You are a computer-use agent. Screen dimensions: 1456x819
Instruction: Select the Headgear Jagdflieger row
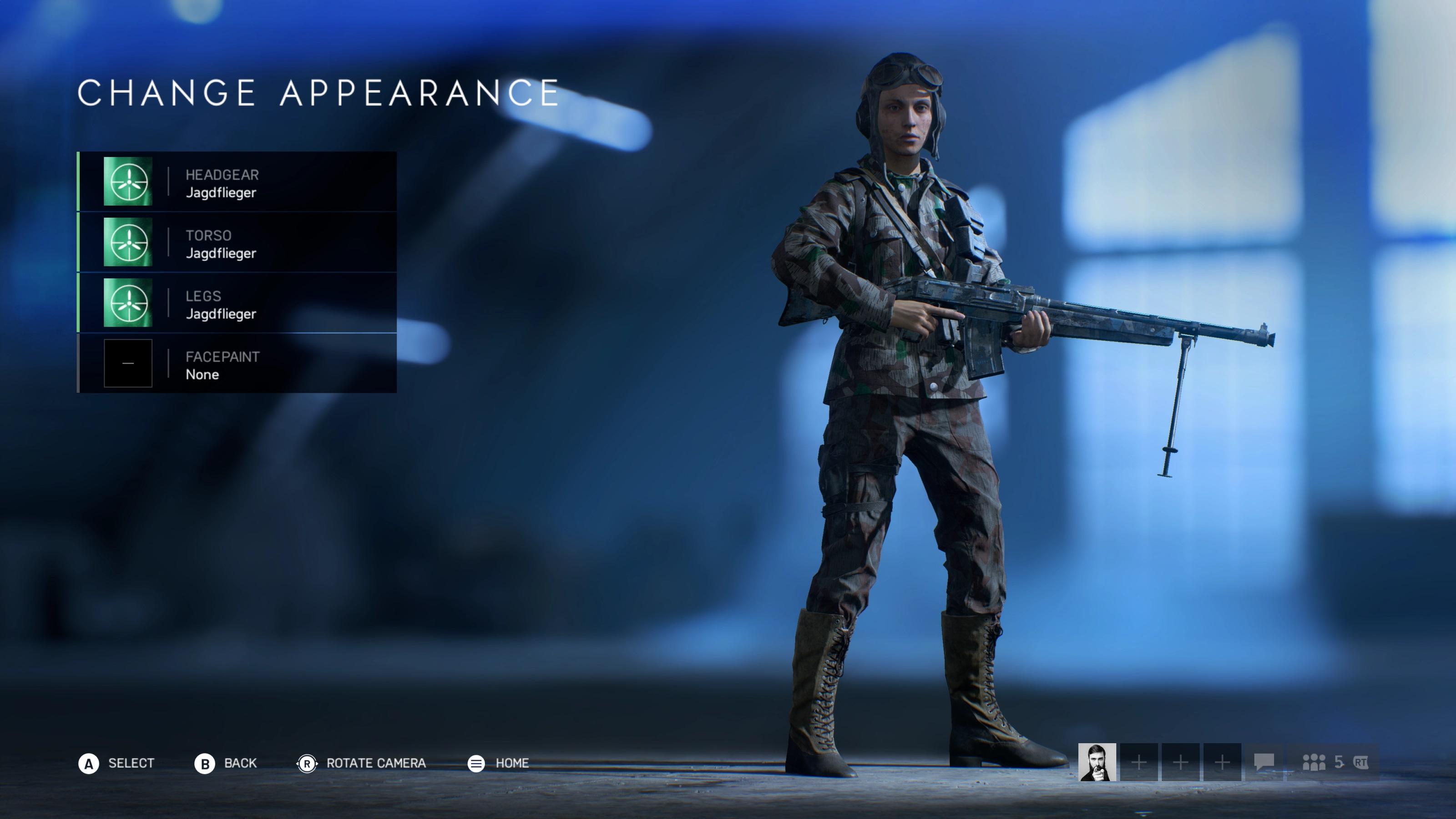click(238, 182)
